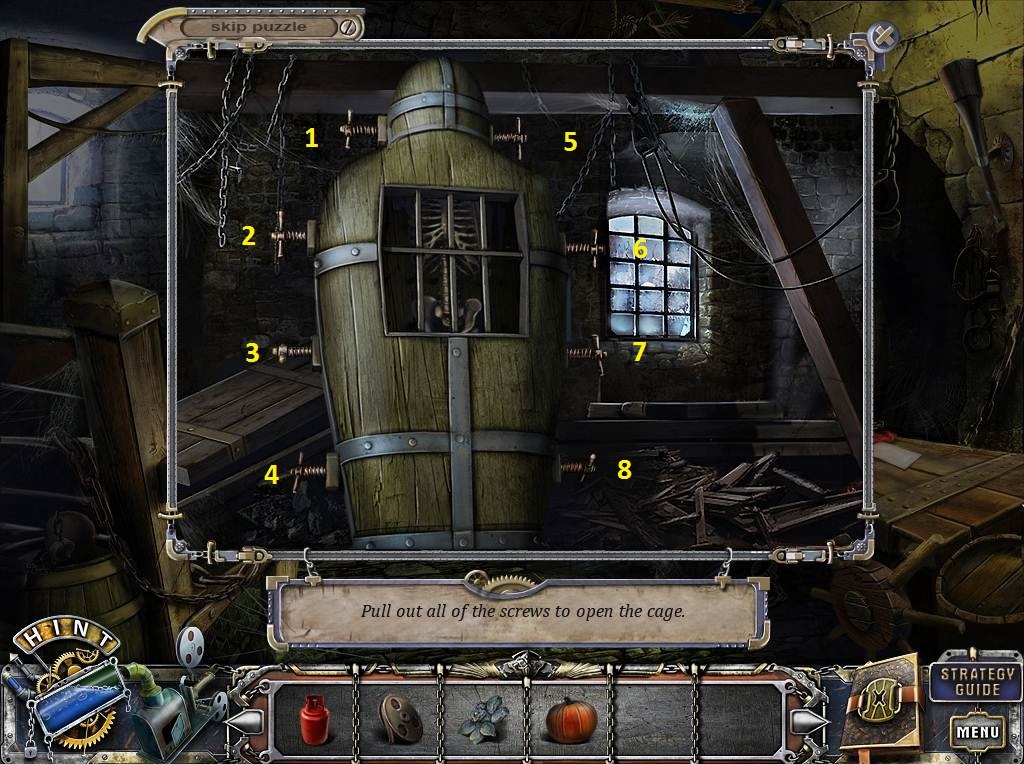Pick the film reel inventory item
This screenshot has width=1024, height=764.
(x=396, y=718)
